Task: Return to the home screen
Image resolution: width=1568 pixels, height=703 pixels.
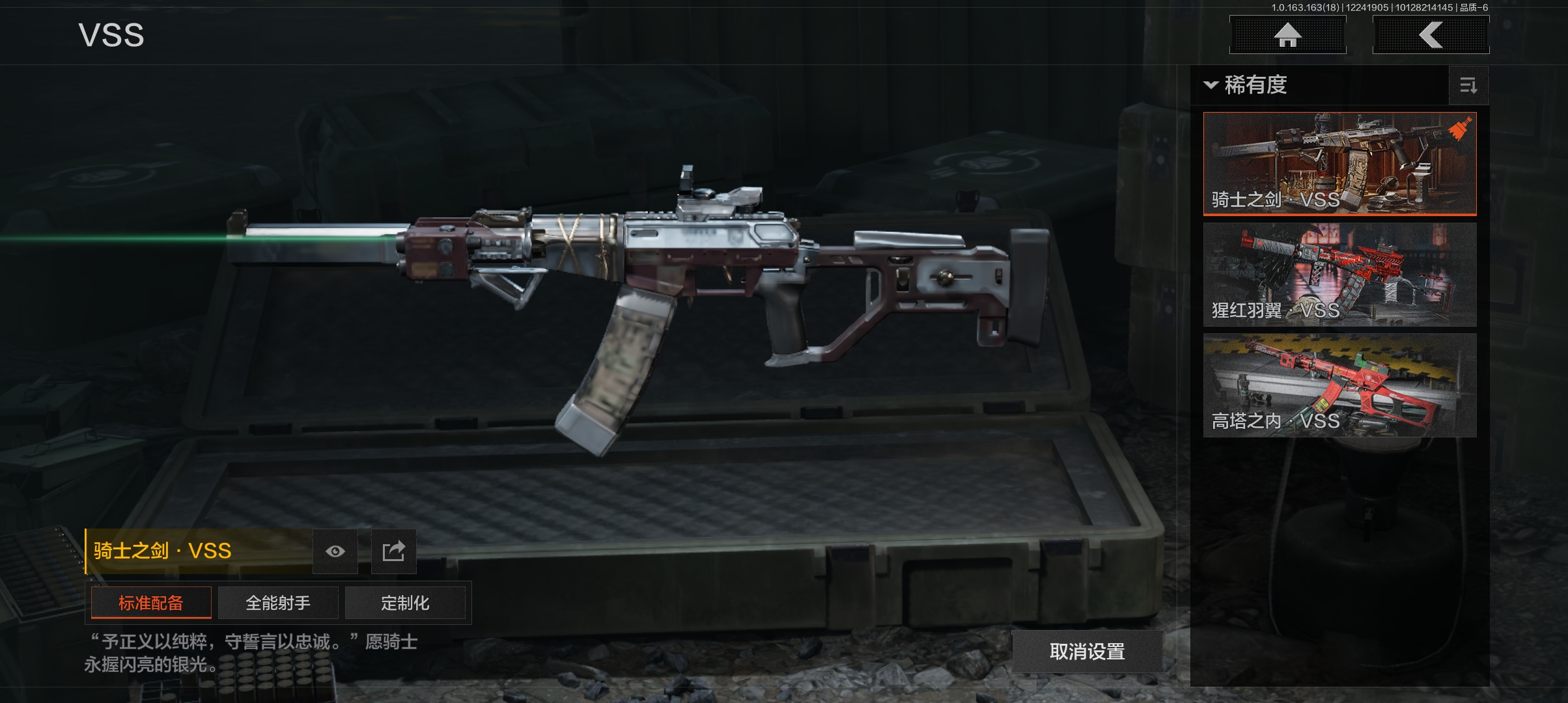Action: tap(1287, 35)
